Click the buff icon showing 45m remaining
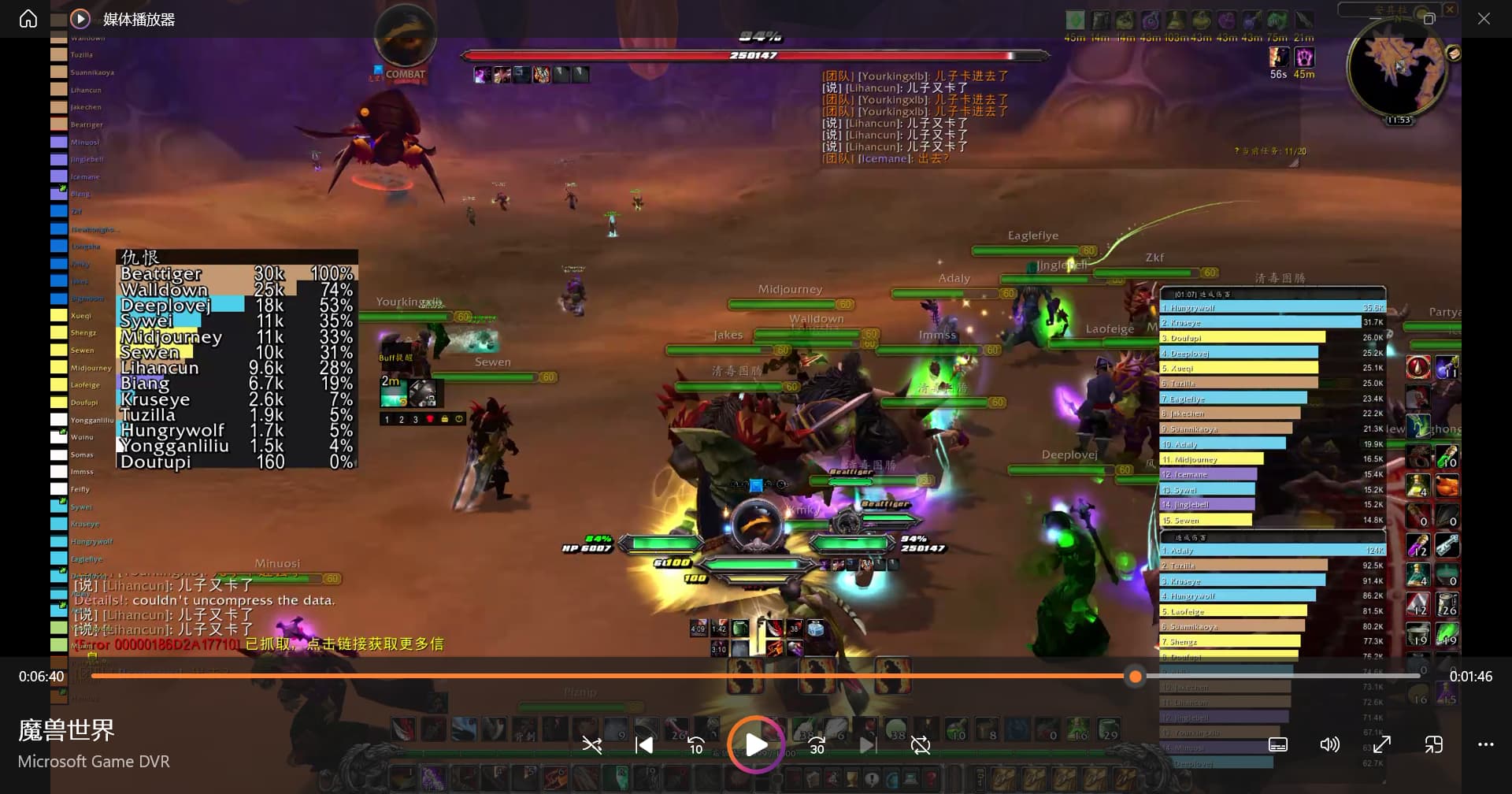Viewport: 1512px width, 794px height. click(x=1304, y=58)
